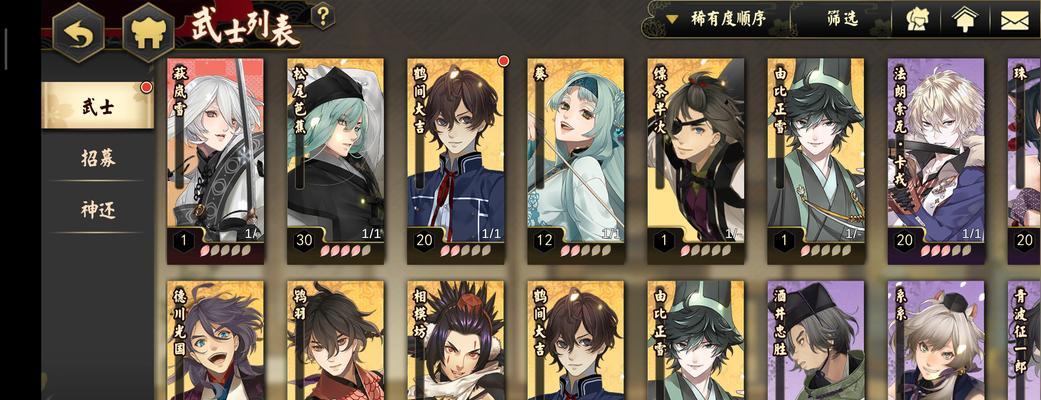Open the mail envelope icon

(1013, 19)
